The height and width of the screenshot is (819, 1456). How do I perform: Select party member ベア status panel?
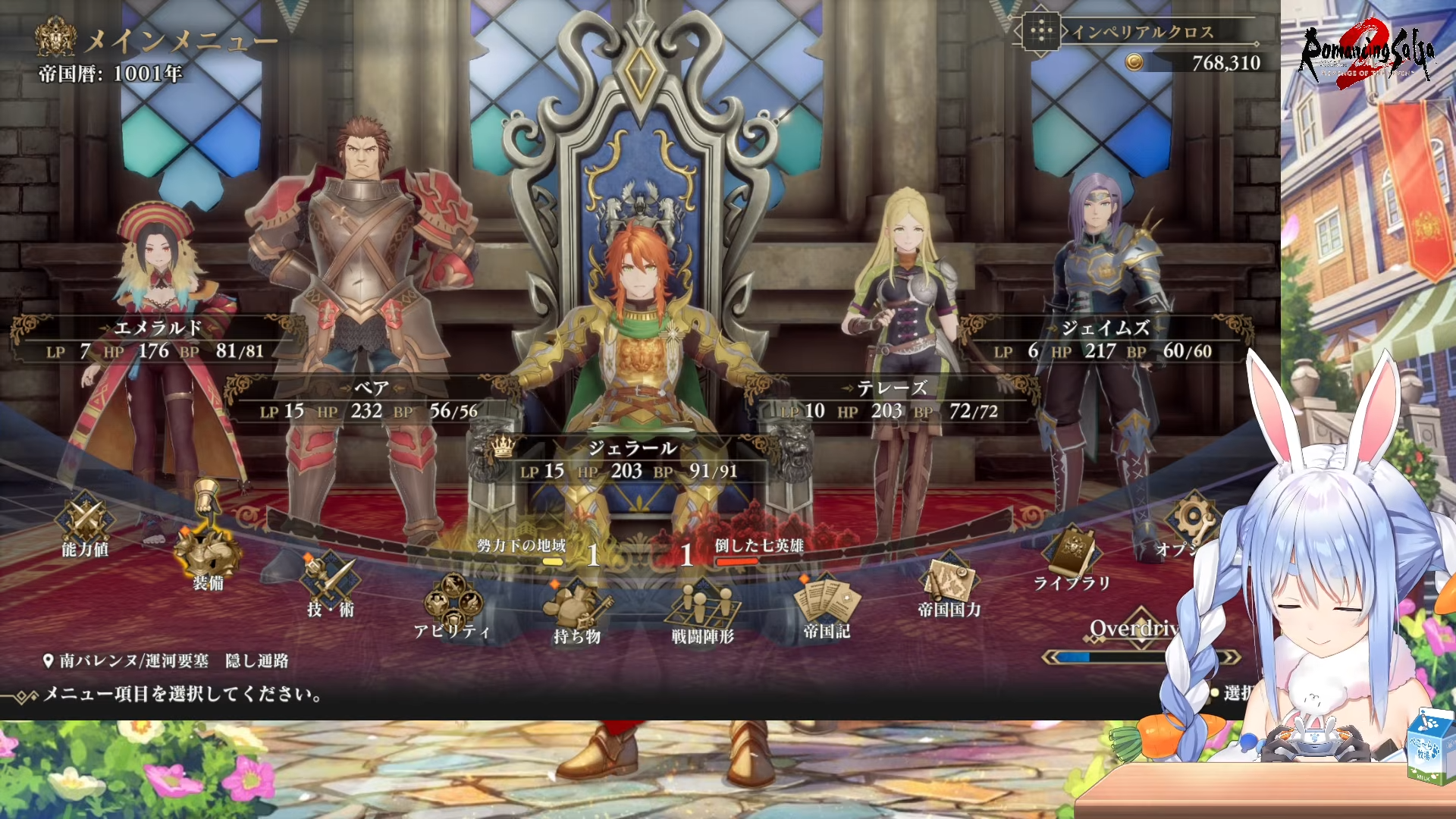pos(370,400)
